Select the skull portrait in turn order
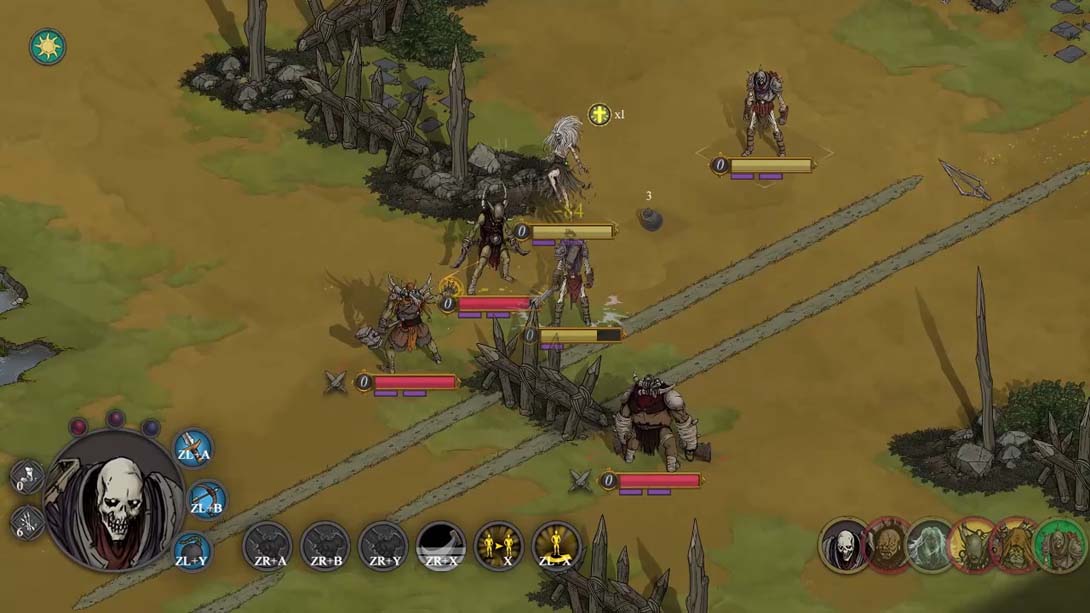Viewport: 1090px width, 613px height. coord(845,545)
